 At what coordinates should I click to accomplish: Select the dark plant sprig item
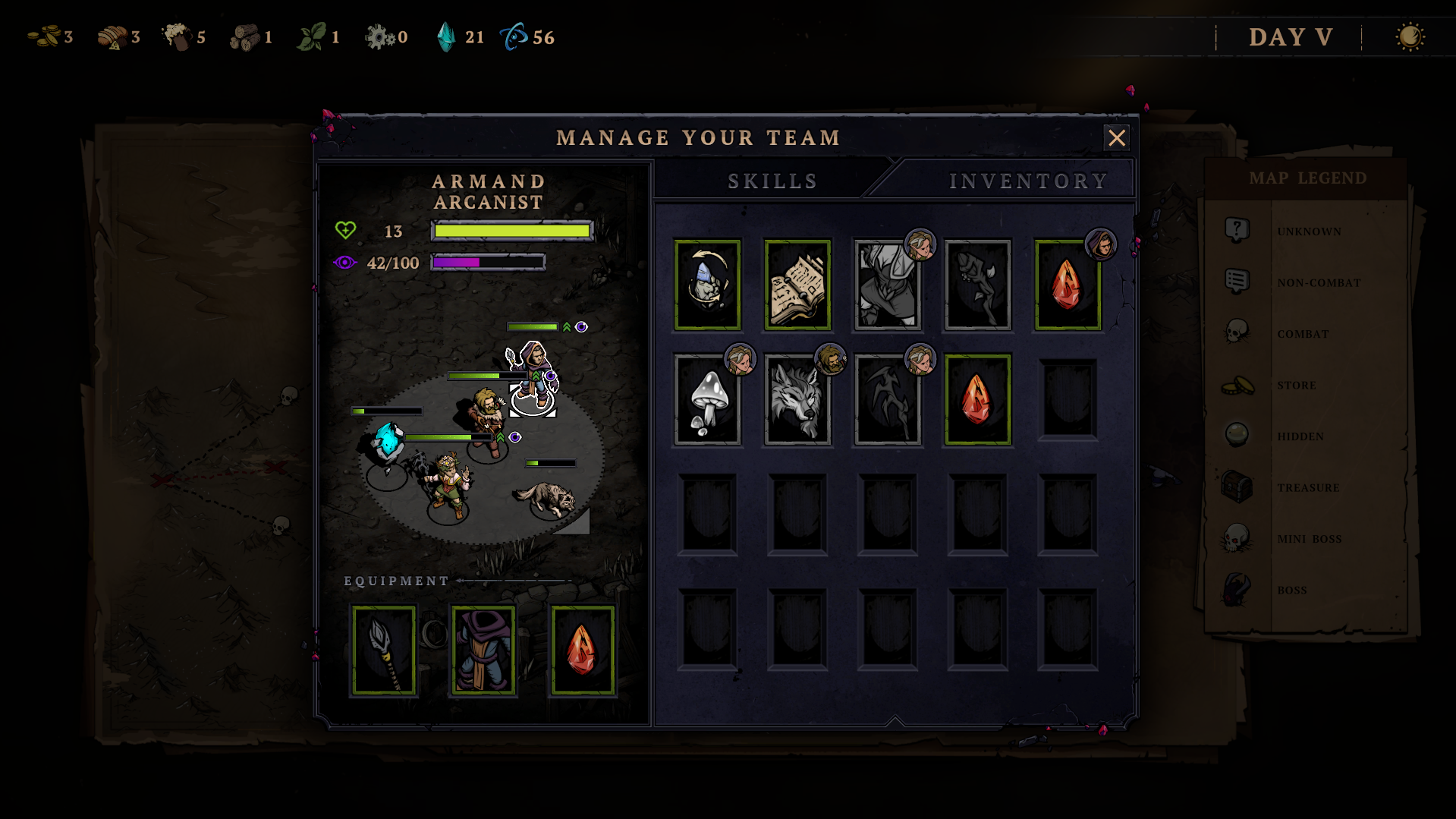977,285
